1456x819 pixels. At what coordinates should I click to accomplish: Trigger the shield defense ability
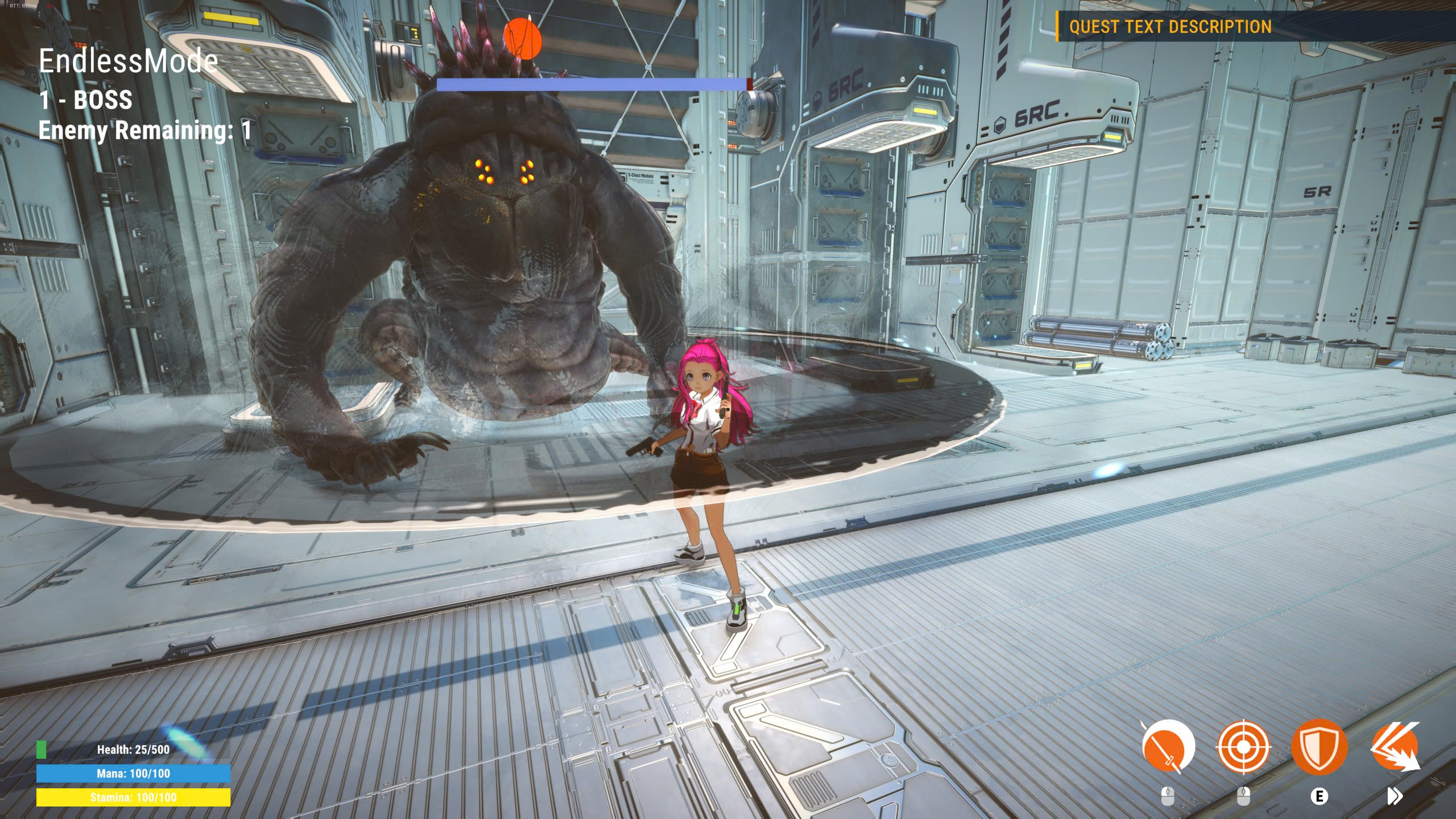[1319, 747]
